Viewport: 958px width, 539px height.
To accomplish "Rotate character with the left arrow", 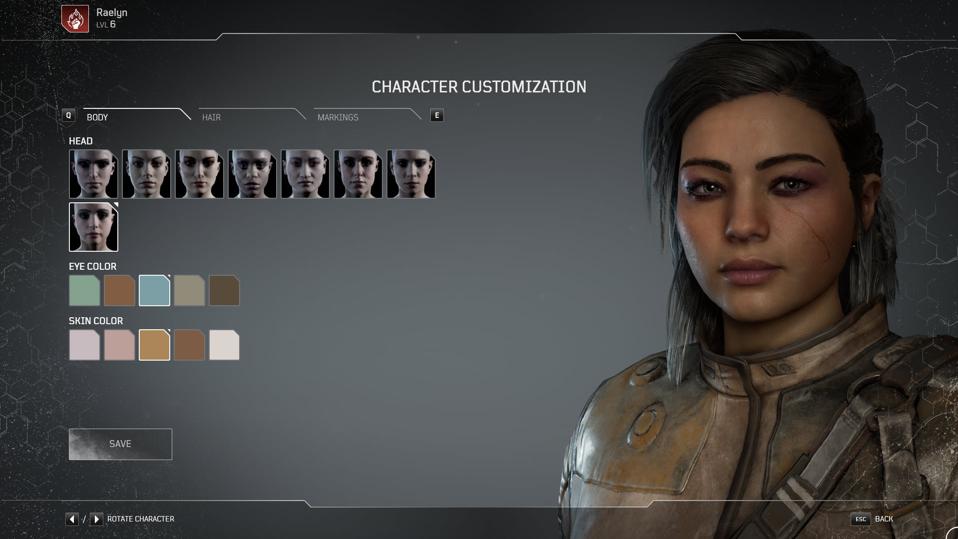I will coord(72,519).
